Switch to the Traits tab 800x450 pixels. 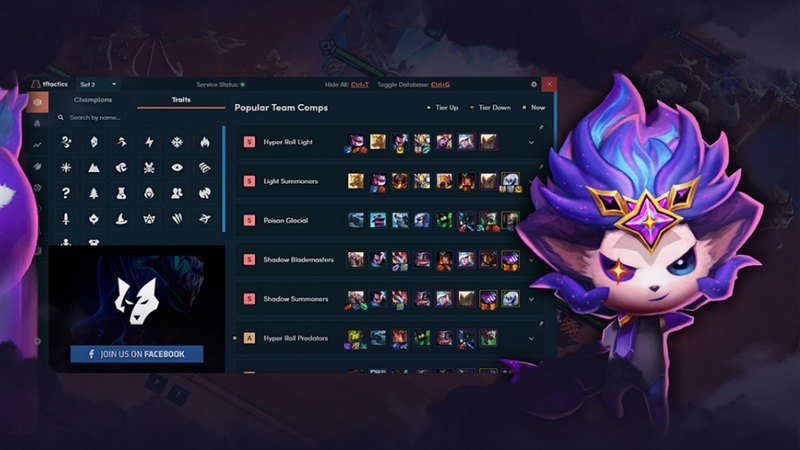[x=180, y=100]
